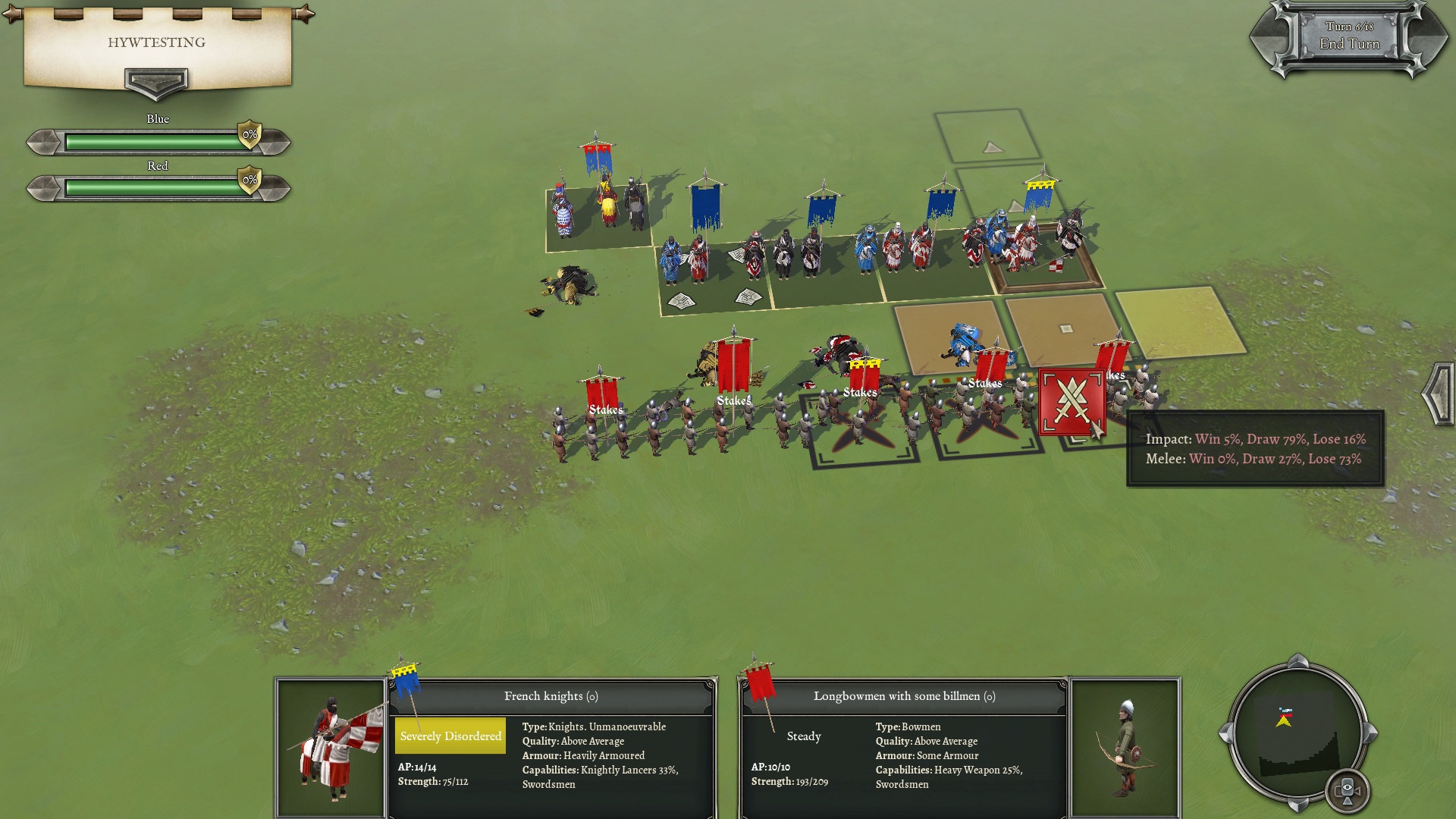Open the French knights info panel header

551,696
